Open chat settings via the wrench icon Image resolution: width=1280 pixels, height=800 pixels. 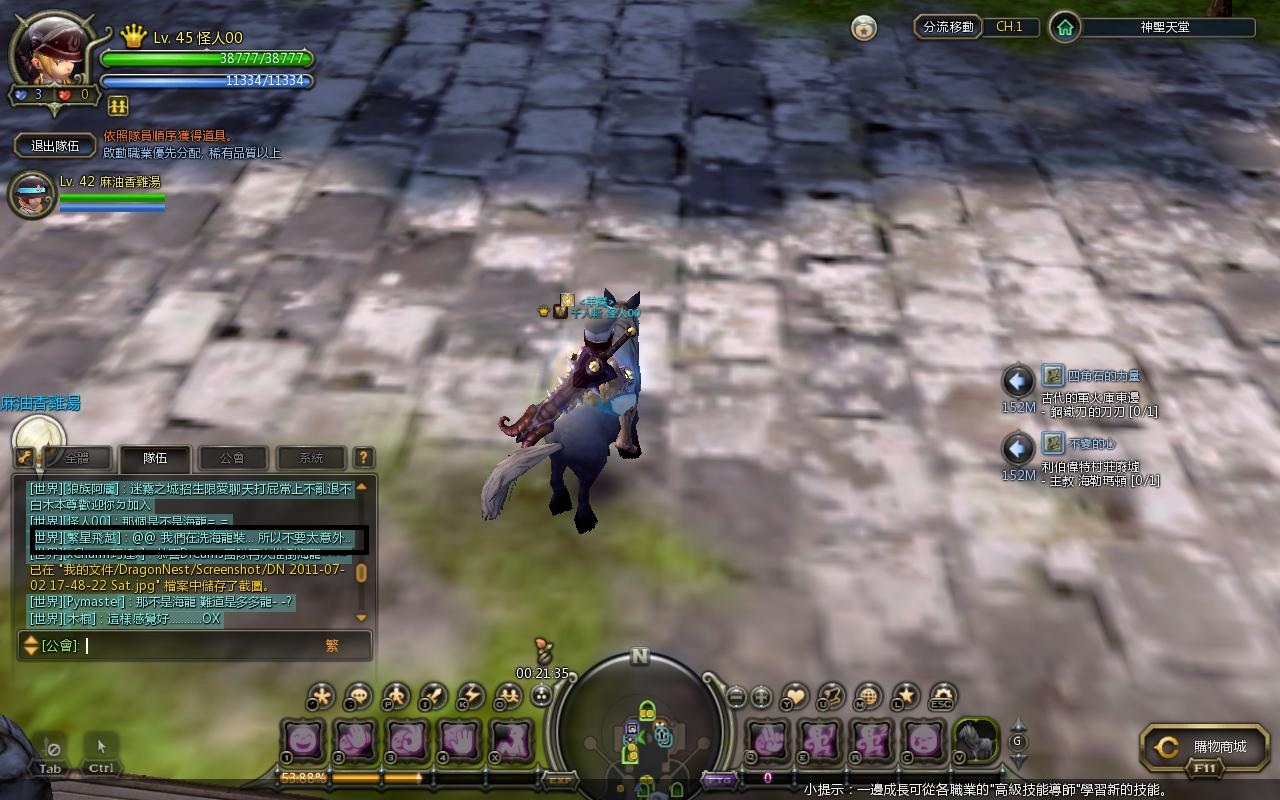[x=25, y=457]
